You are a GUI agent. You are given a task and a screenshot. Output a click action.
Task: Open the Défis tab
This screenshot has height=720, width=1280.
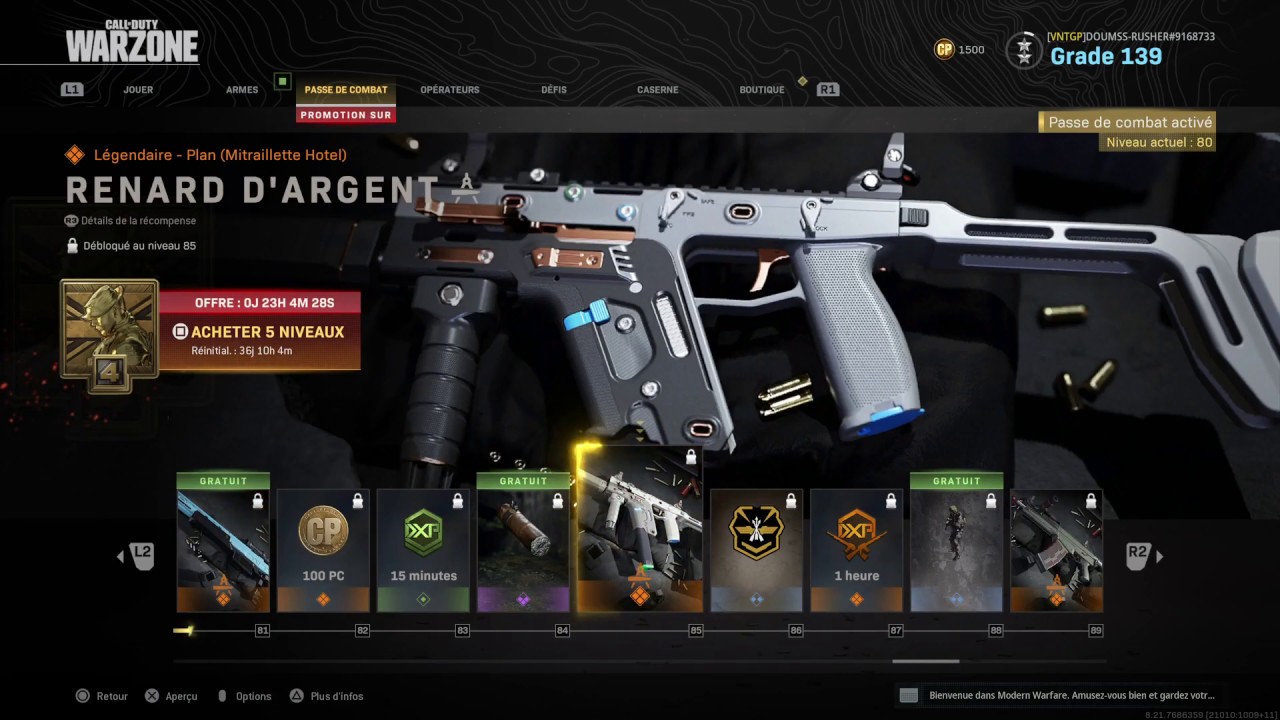tap(554, 90)
